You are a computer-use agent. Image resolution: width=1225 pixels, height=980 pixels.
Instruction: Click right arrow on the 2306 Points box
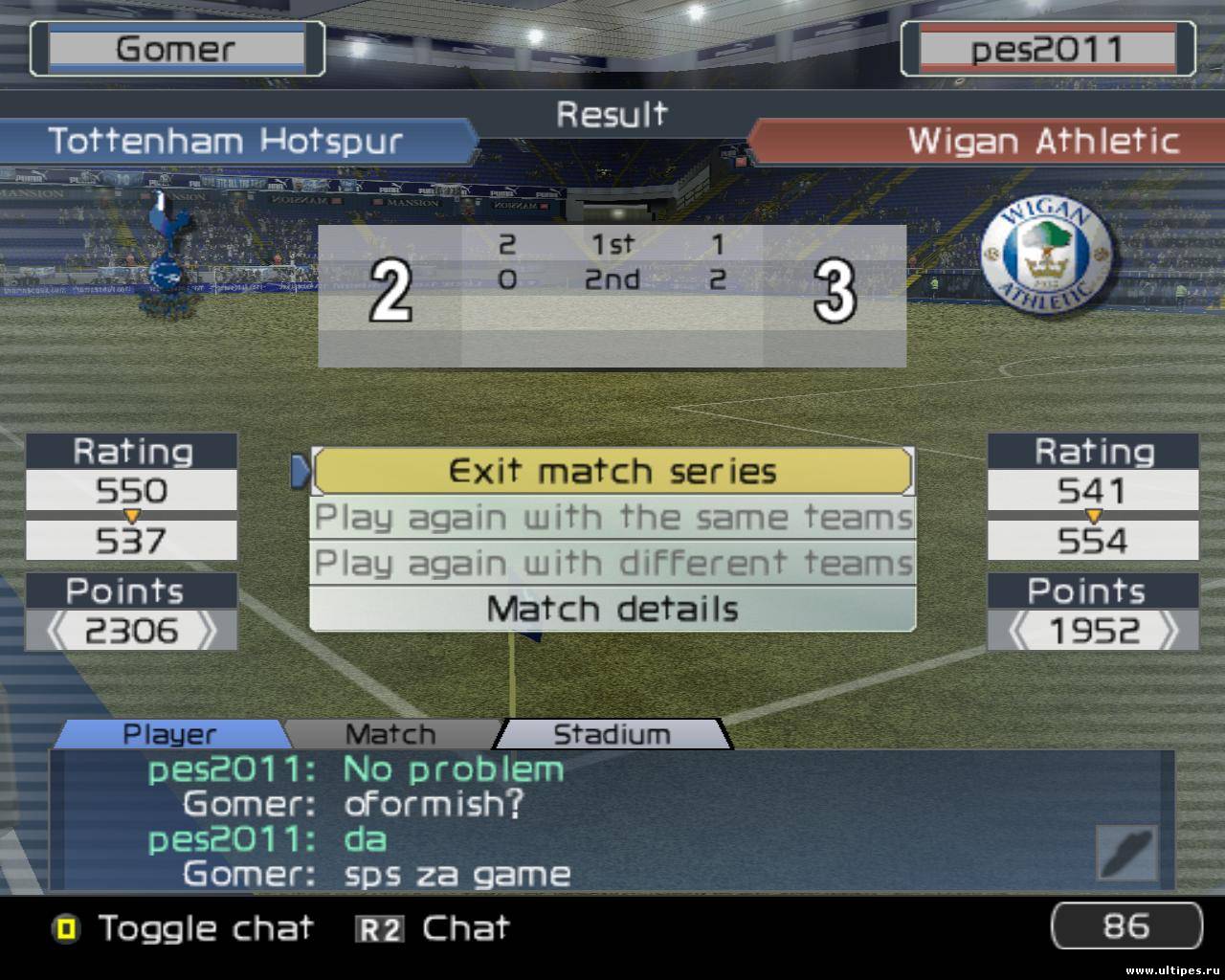click(205, 631)
